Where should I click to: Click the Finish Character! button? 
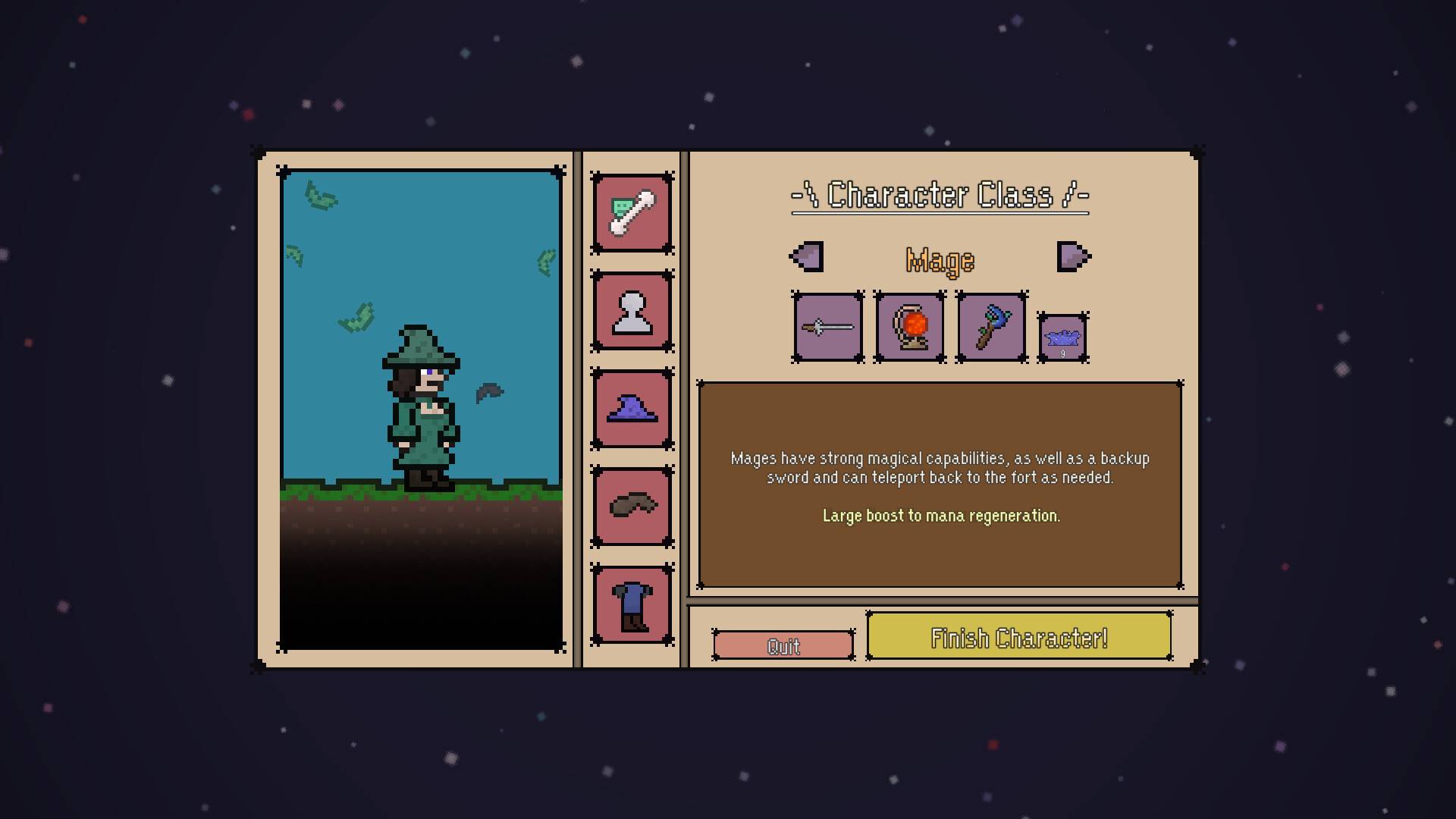point(1019,637)
